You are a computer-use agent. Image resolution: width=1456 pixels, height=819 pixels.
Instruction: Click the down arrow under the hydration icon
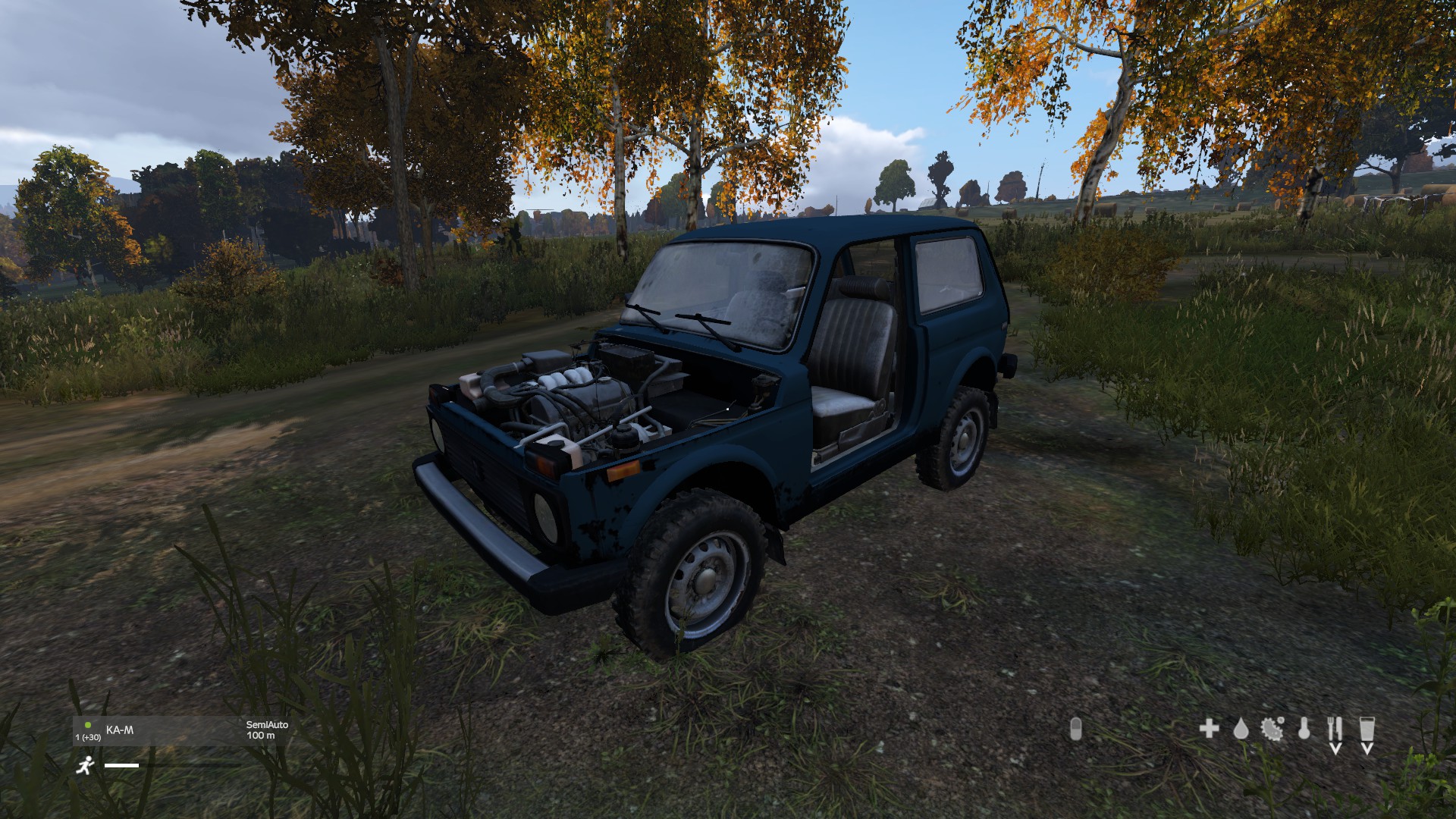[x=1367, y=748]
